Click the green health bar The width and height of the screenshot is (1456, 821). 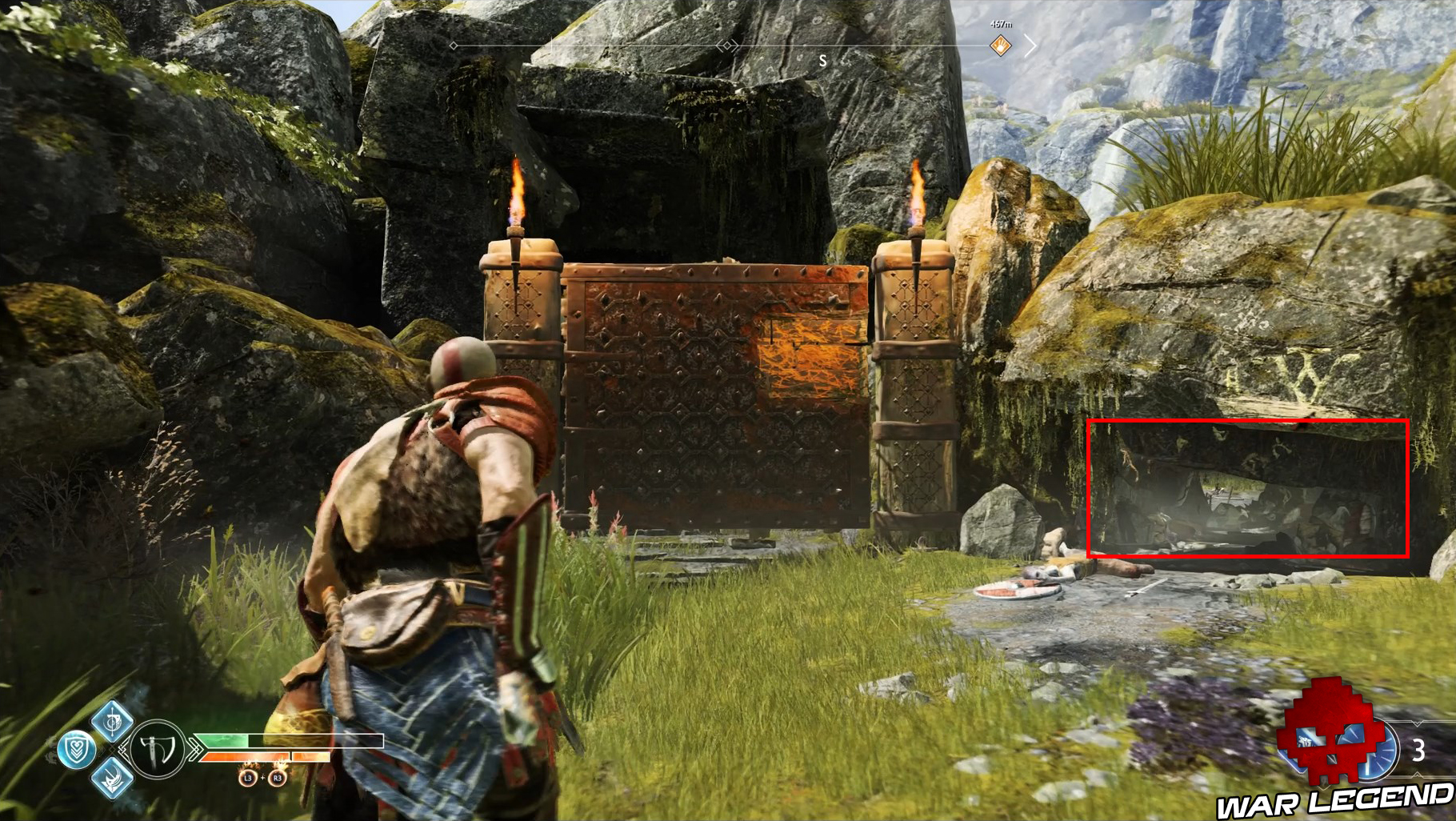click(224, 741)
